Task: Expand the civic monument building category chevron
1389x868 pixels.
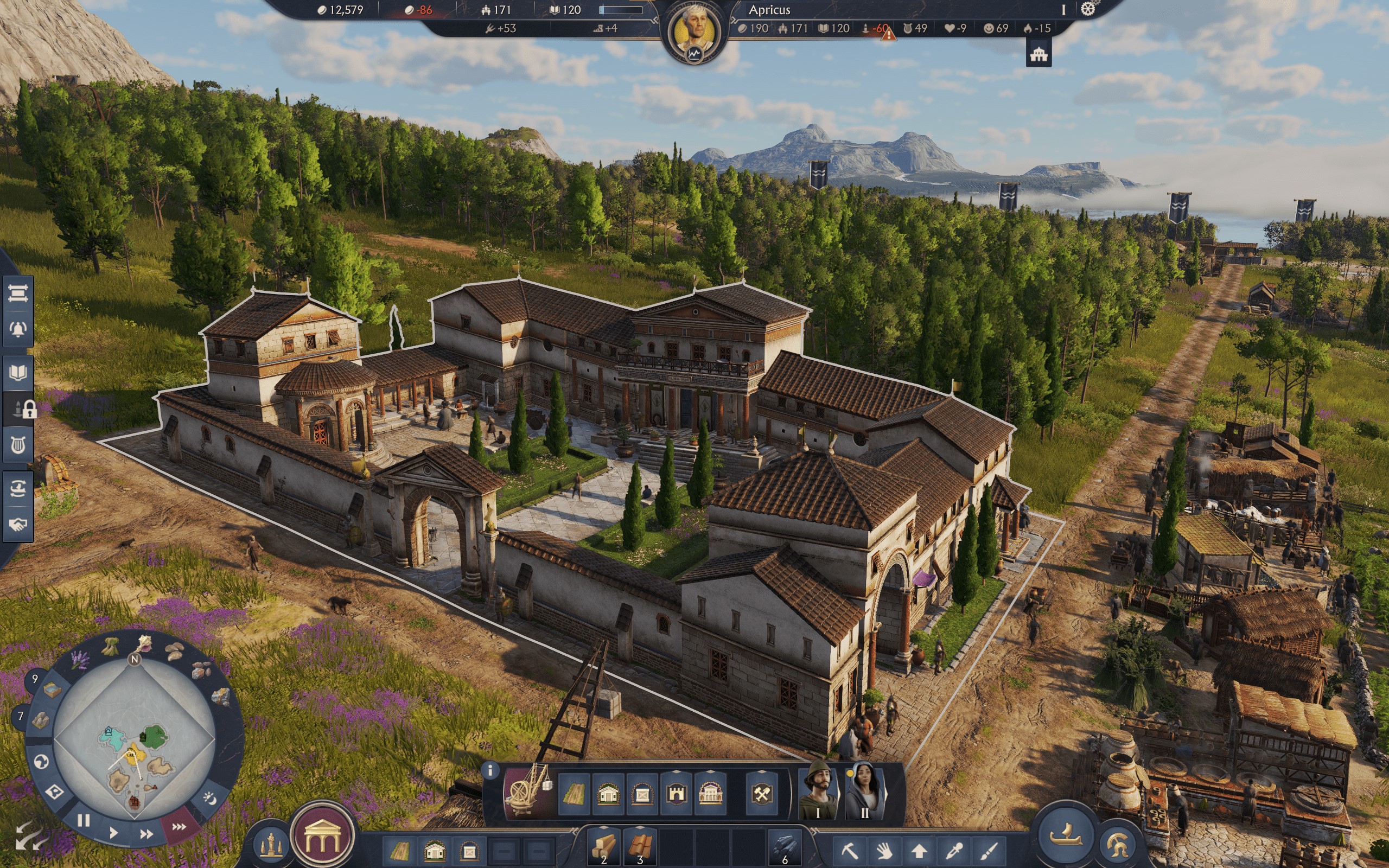Action: click(x=710, y=771)
